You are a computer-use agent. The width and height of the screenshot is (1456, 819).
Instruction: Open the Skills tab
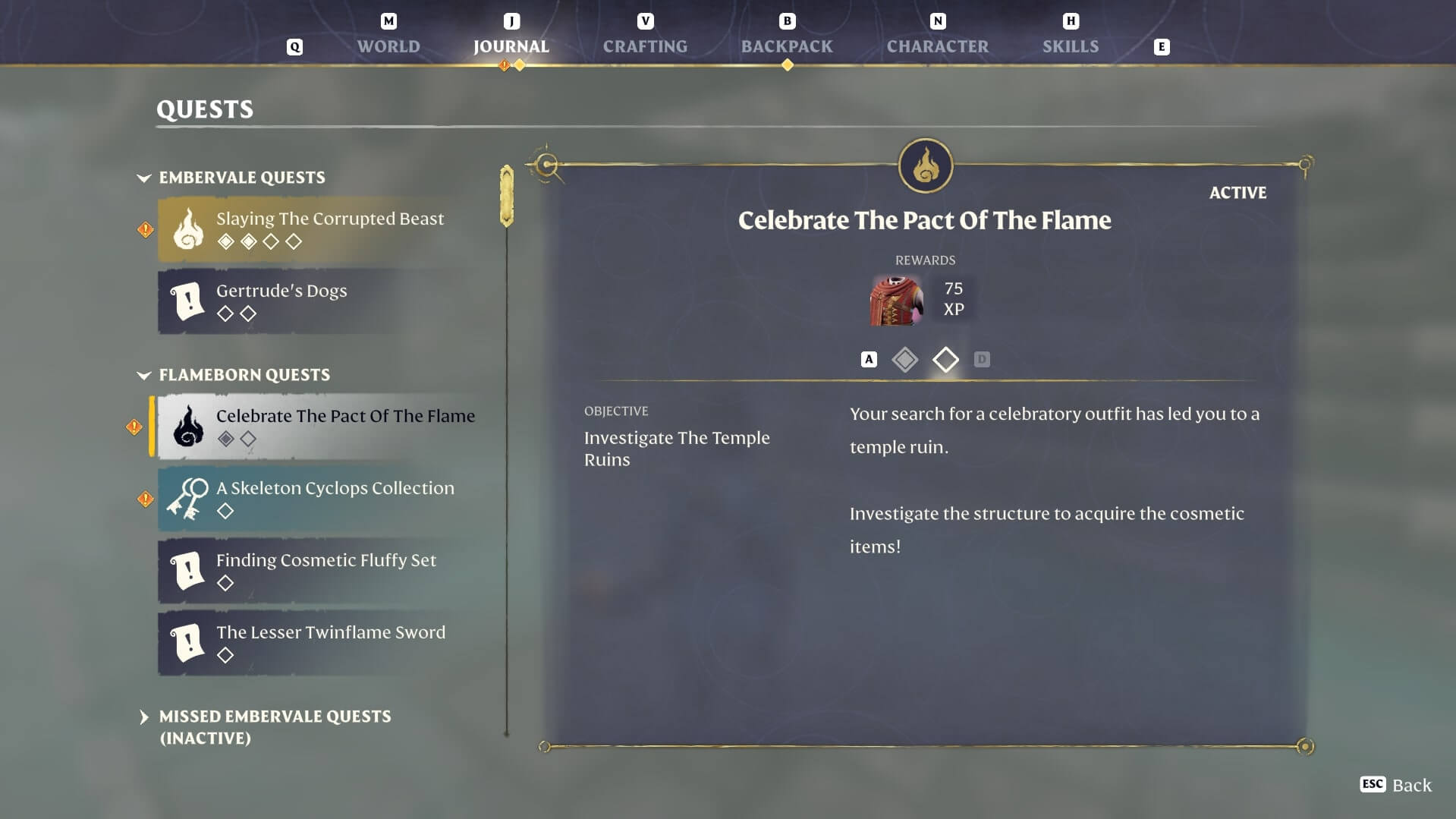tap(1070, 46)
